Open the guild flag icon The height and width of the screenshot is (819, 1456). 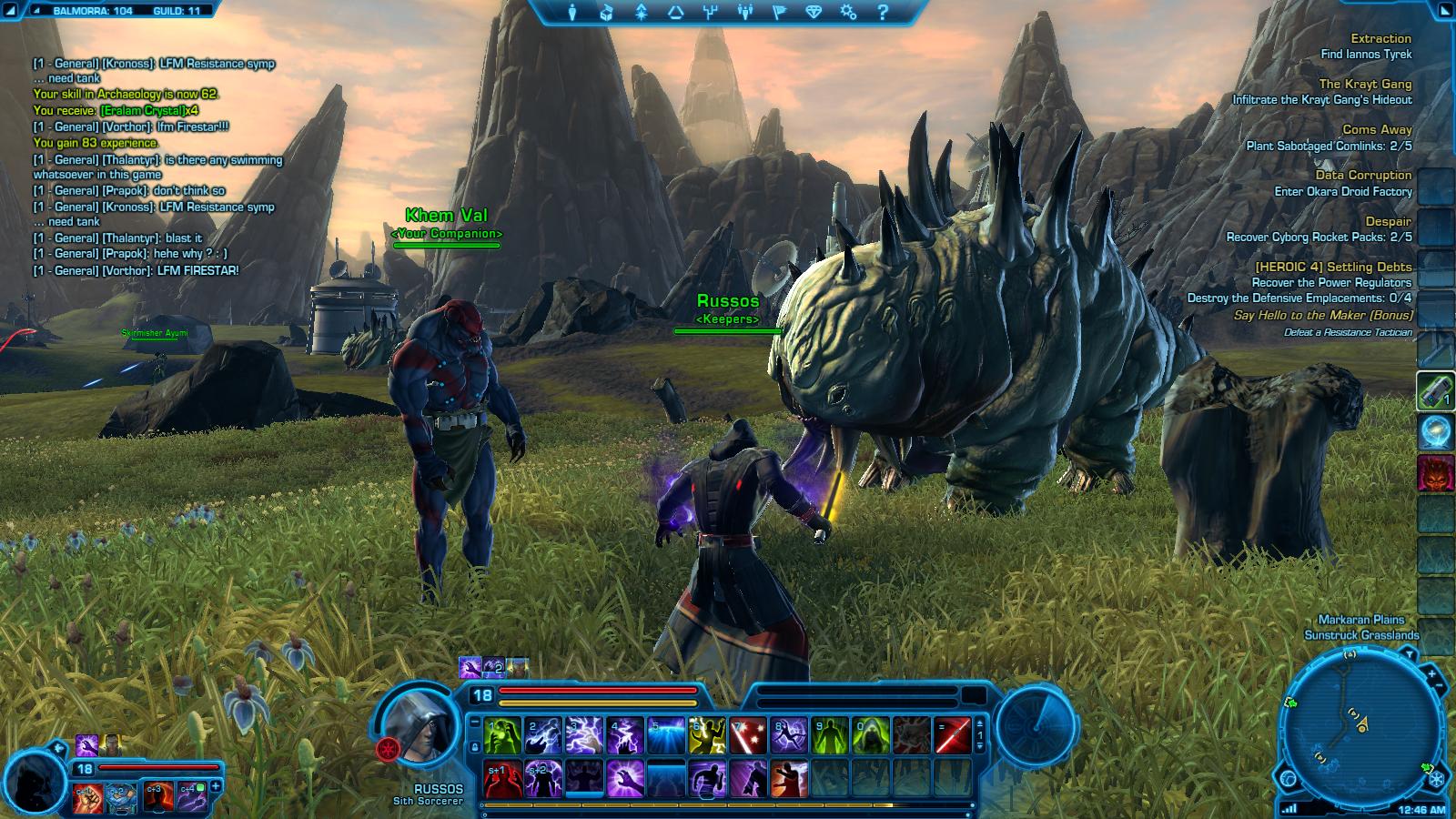pos(780,12)
